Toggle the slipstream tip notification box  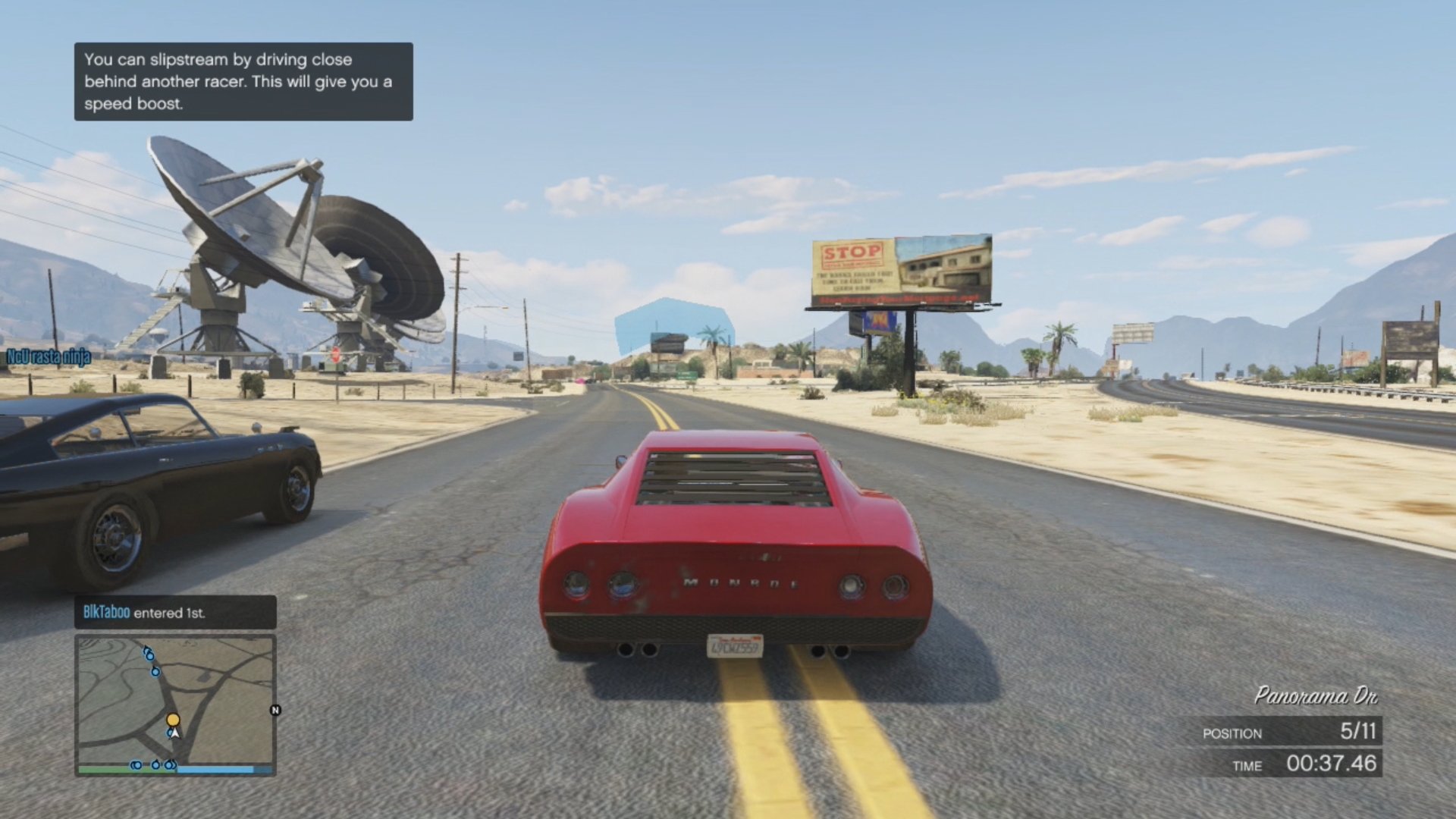pyautogui.click(x=243, y=83)
